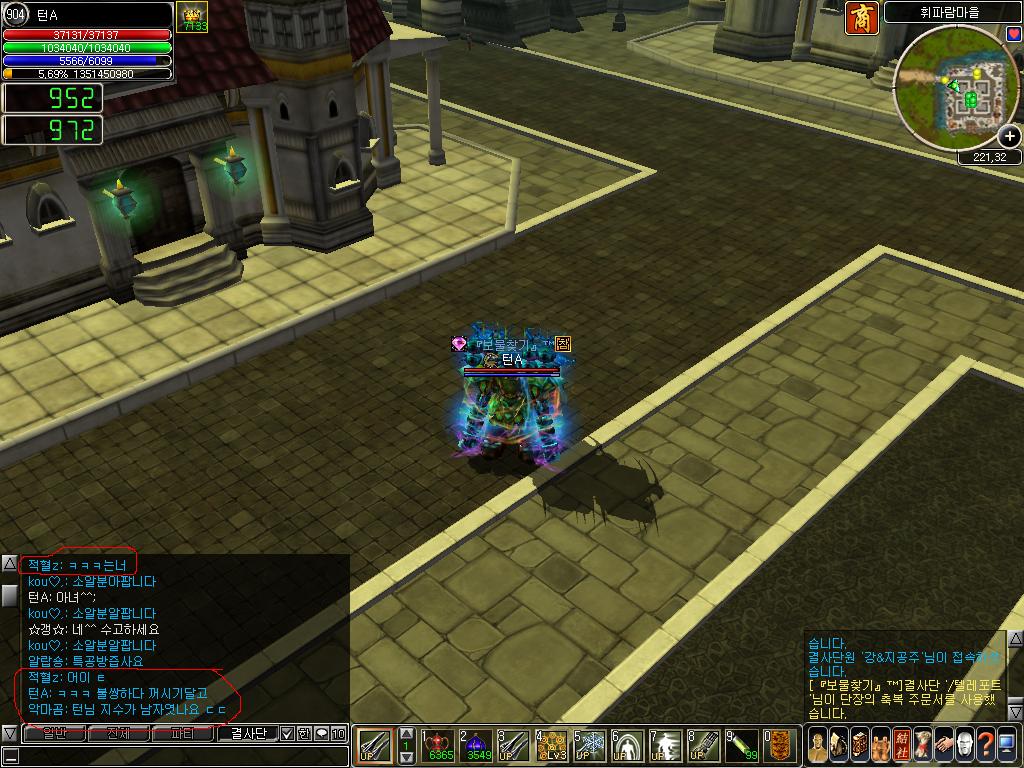This screenshot has width=1024, height=768.
Task: Activate the snowflake skill in slot 5
Action: (x=592, y=745)
